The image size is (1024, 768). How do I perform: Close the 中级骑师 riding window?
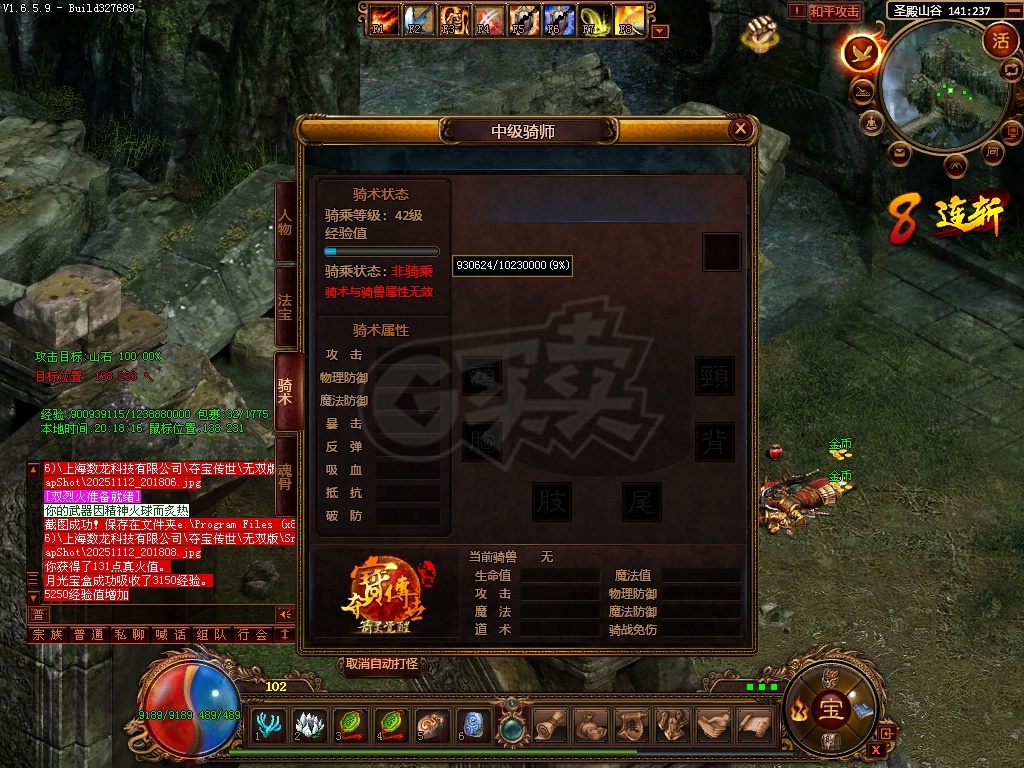[x=740, y=128]
